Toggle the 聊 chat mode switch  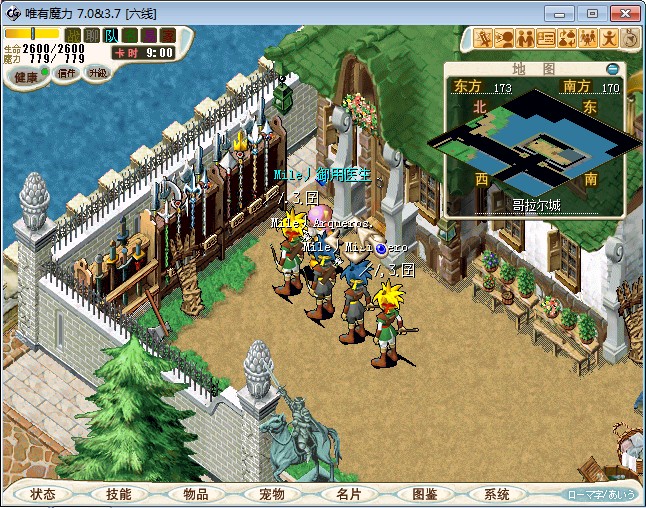click(x=92, y=36)
